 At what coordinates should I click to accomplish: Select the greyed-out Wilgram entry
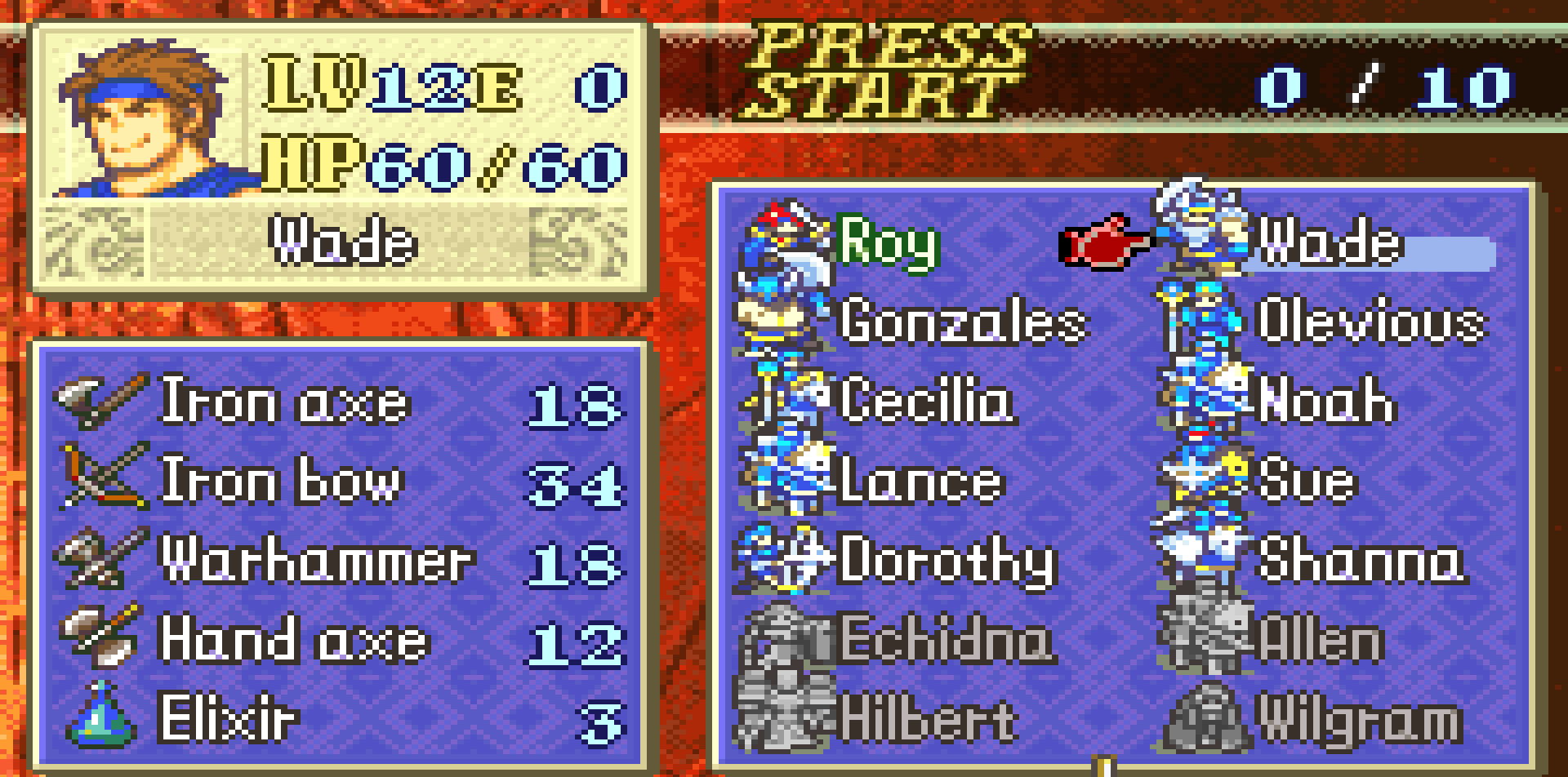tap(1358, 719)
